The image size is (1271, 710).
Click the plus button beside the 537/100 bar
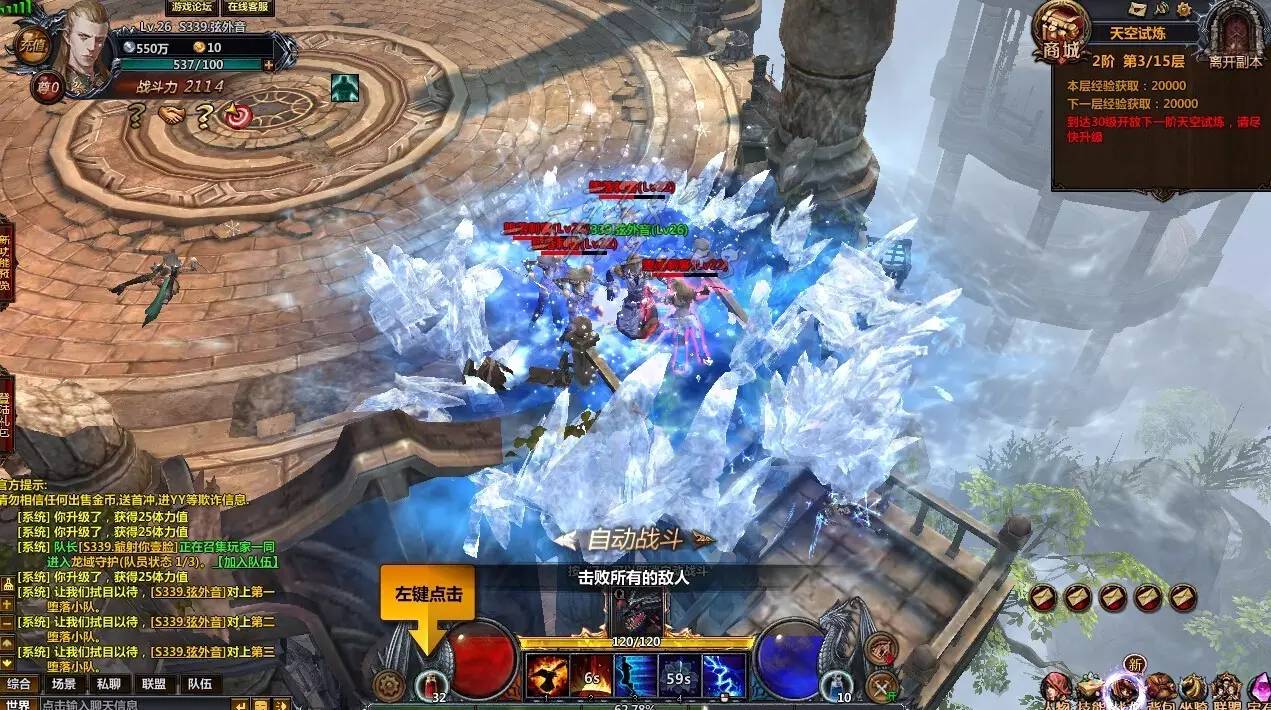tap(268, 65)
